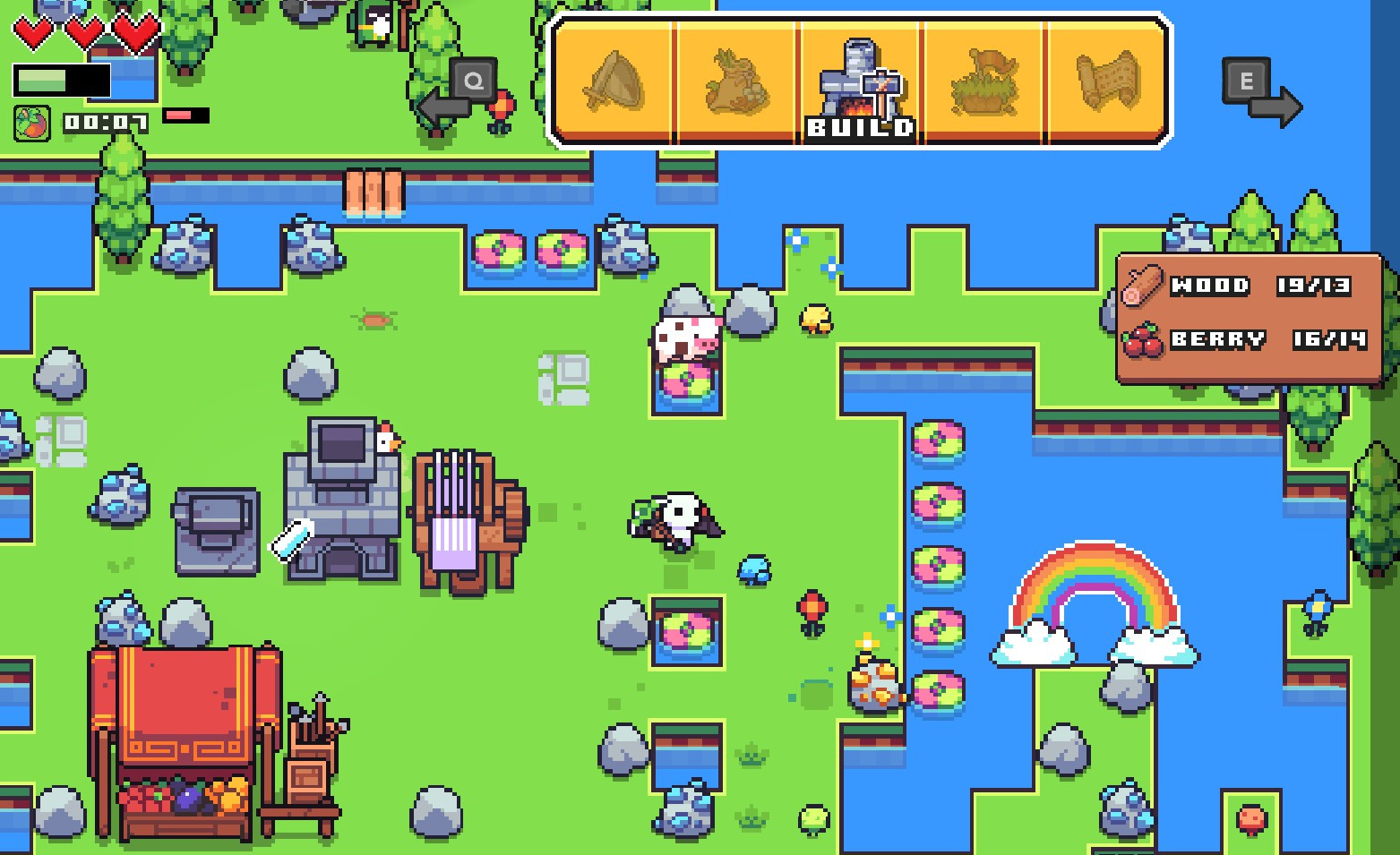Click the blue water meter beside the energy bar
Screen dimensions: 1400x855
coord(121,79)
